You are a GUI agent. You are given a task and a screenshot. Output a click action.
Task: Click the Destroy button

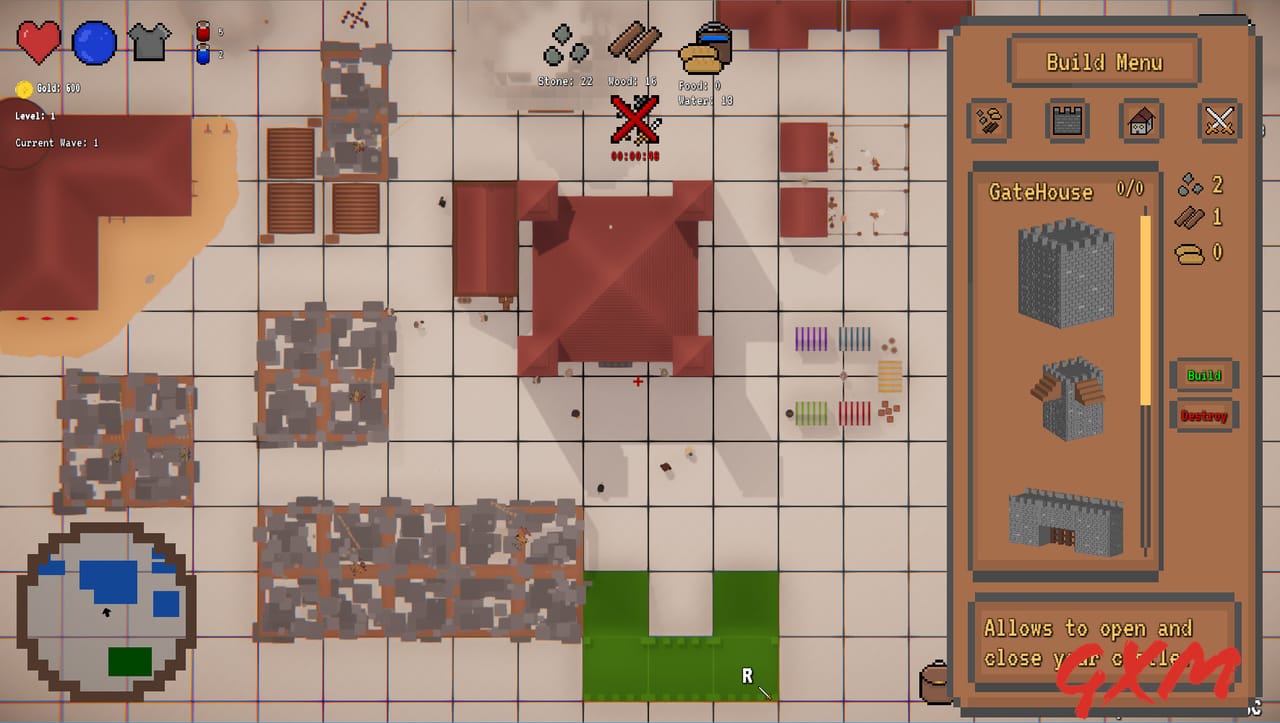tap(1204, 415)
